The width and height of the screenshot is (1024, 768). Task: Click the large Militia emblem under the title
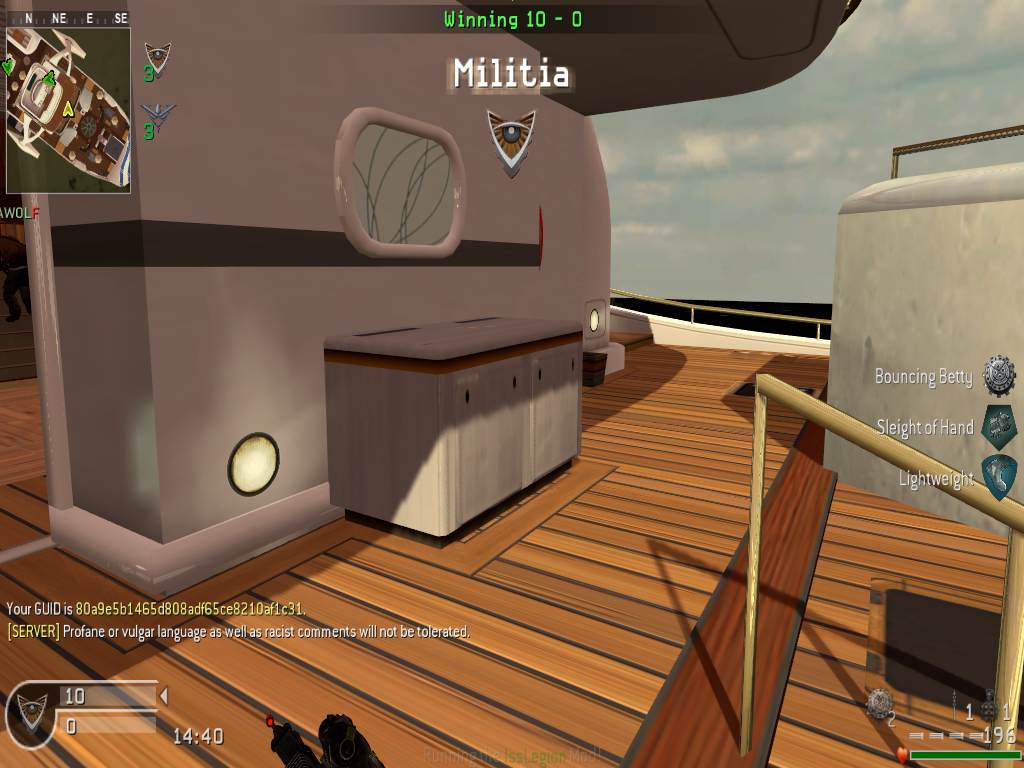pyautogui.click(x=511, y=138)
